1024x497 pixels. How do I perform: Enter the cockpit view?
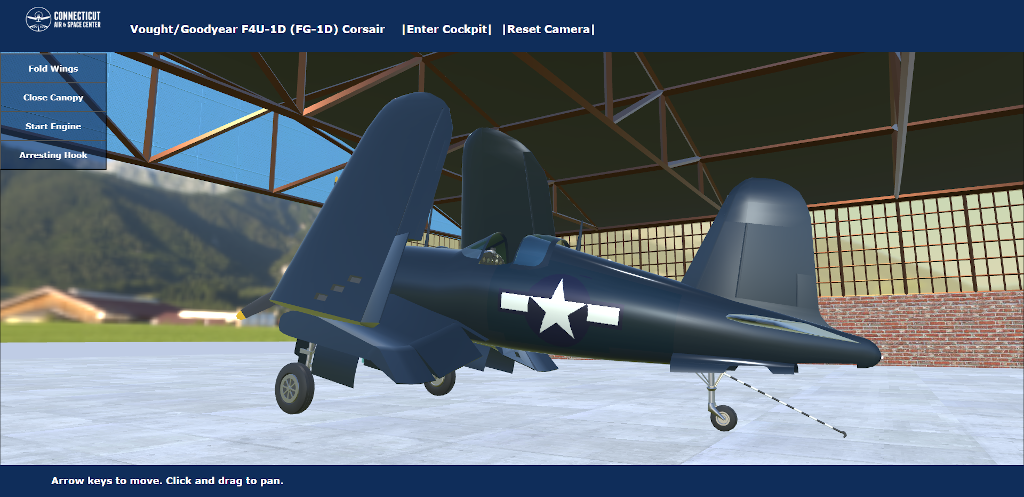click(447, 29)
